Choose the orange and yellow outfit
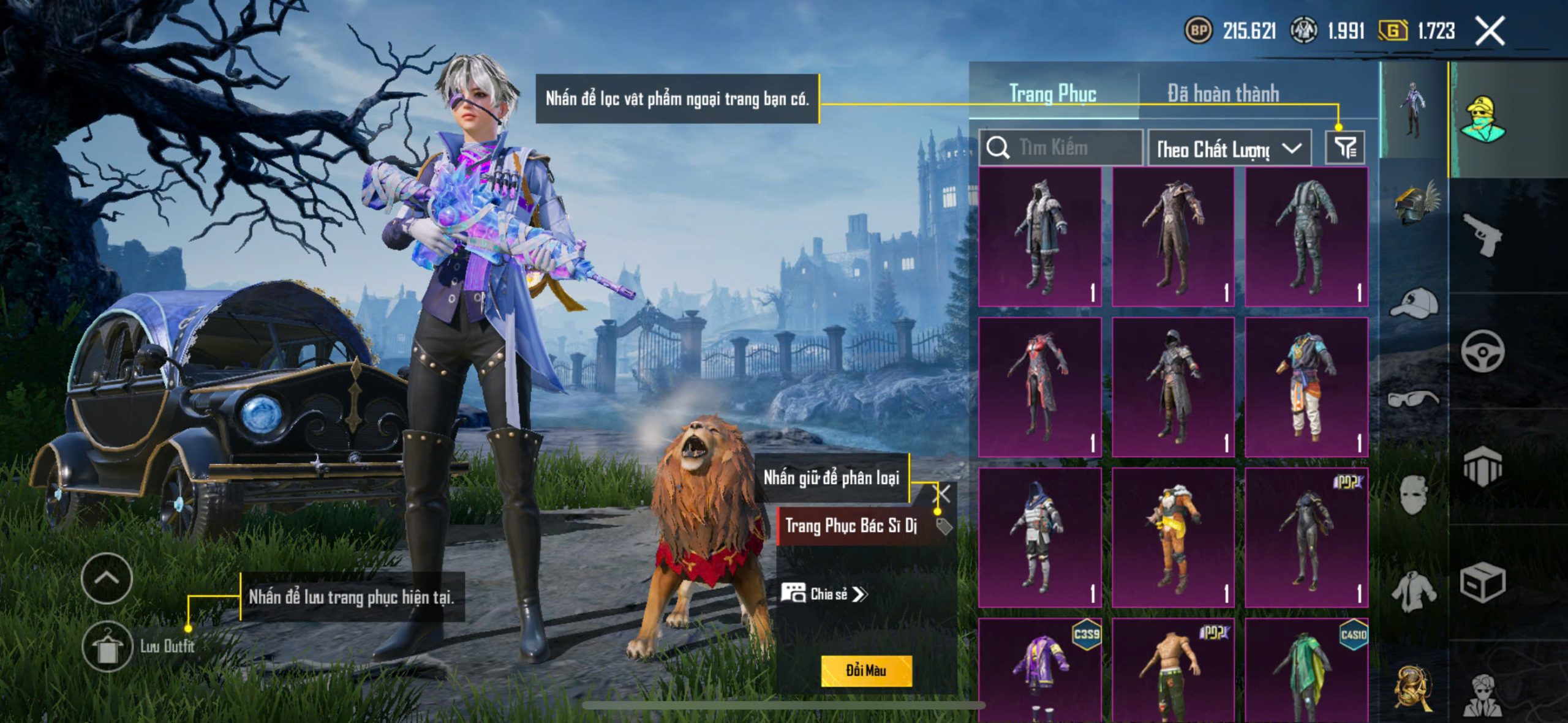This screenshot has height=723, width=1568. [x=1173, y=537]
